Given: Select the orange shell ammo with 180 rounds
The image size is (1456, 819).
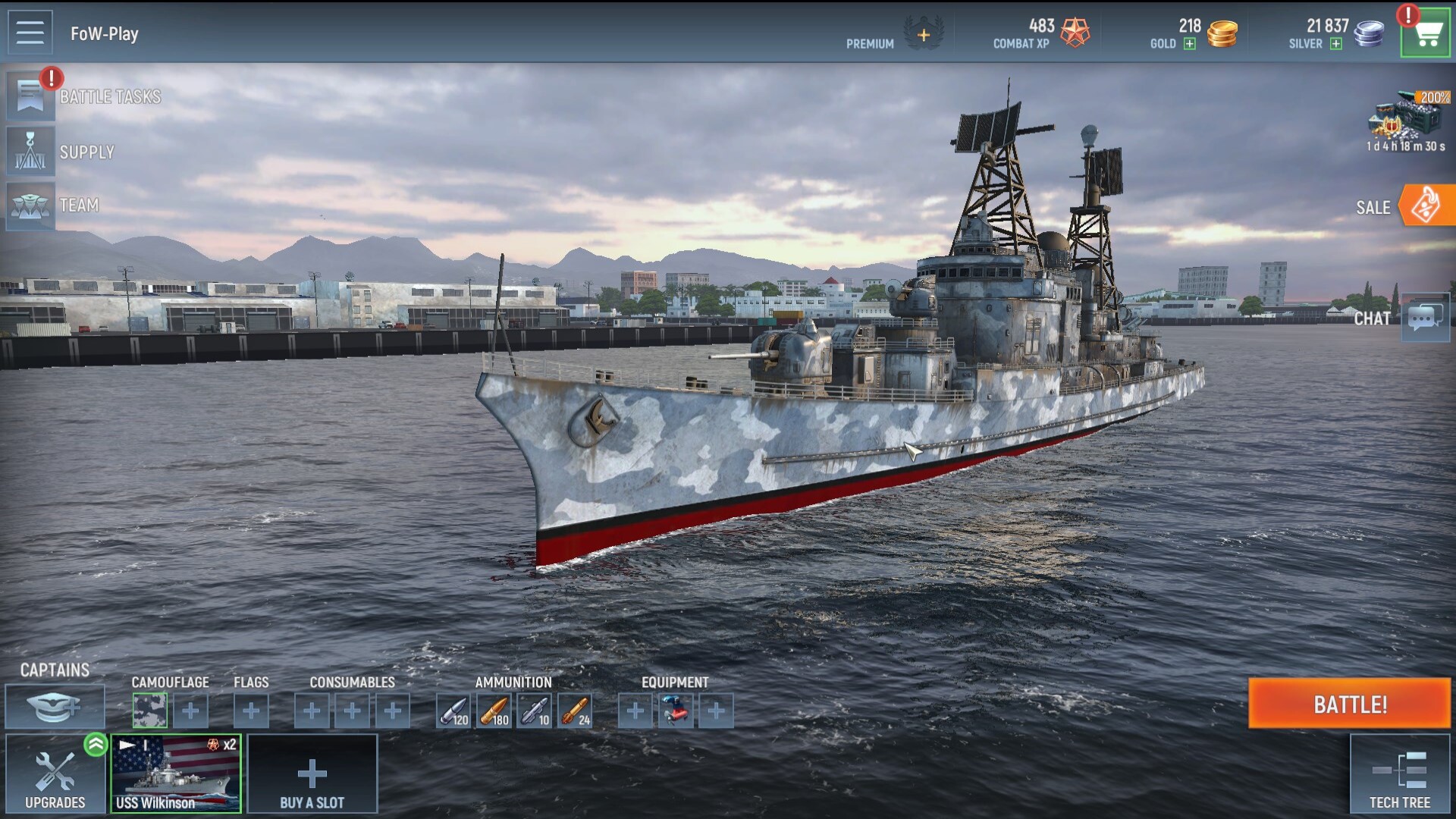Looking at the screenshot, I should (x=494, y=710).
